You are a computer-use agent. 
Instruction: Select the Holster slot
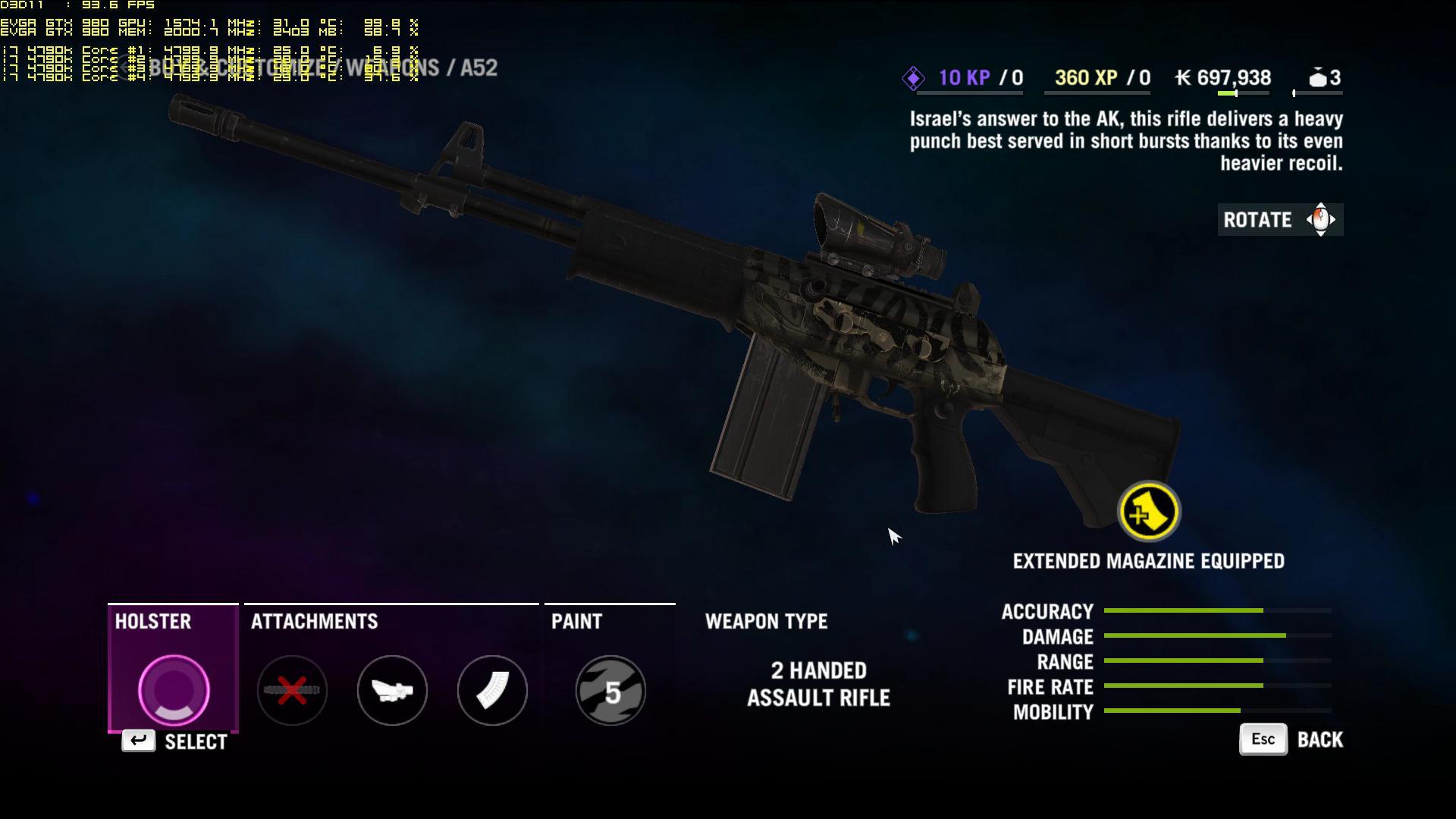[174, 690]
